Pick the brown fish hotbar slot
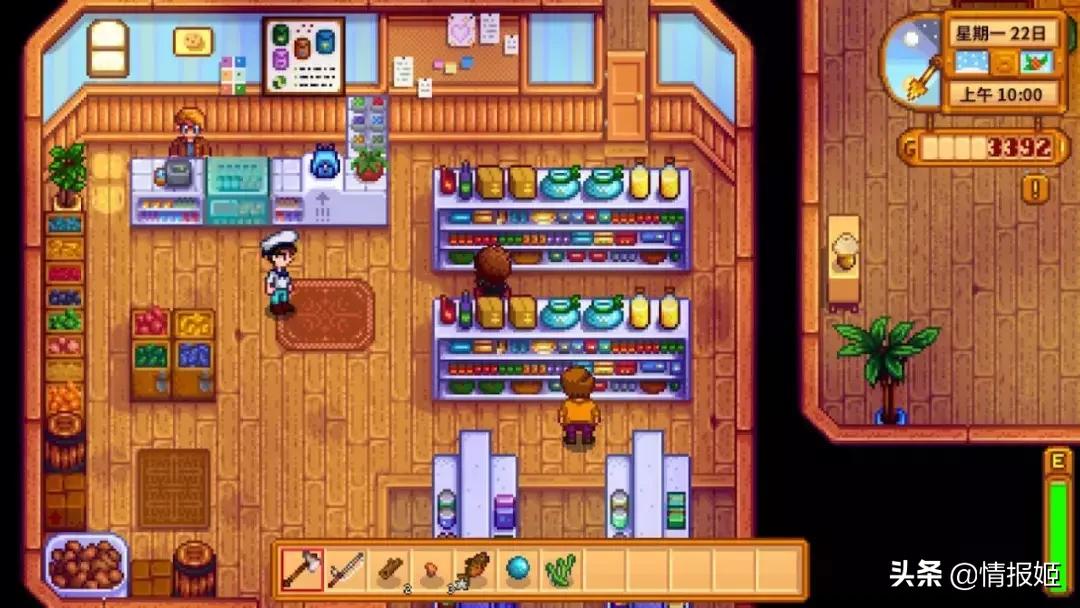The width and height of the screenshot is (1080, 608). click(x=475, y=570)
